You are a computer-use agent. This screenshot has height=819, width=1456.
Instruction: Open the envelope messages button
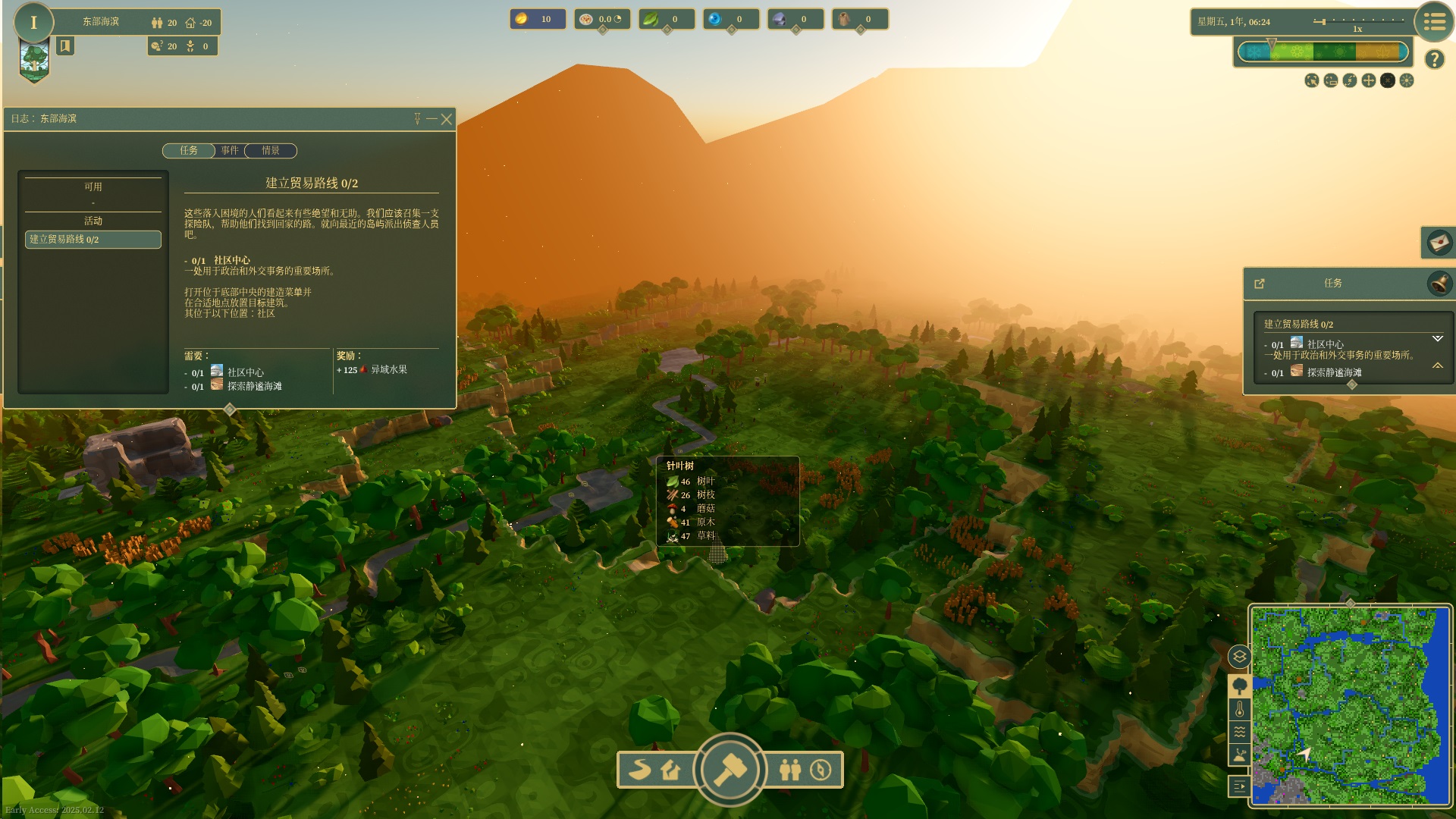[x=1438, y=243]
